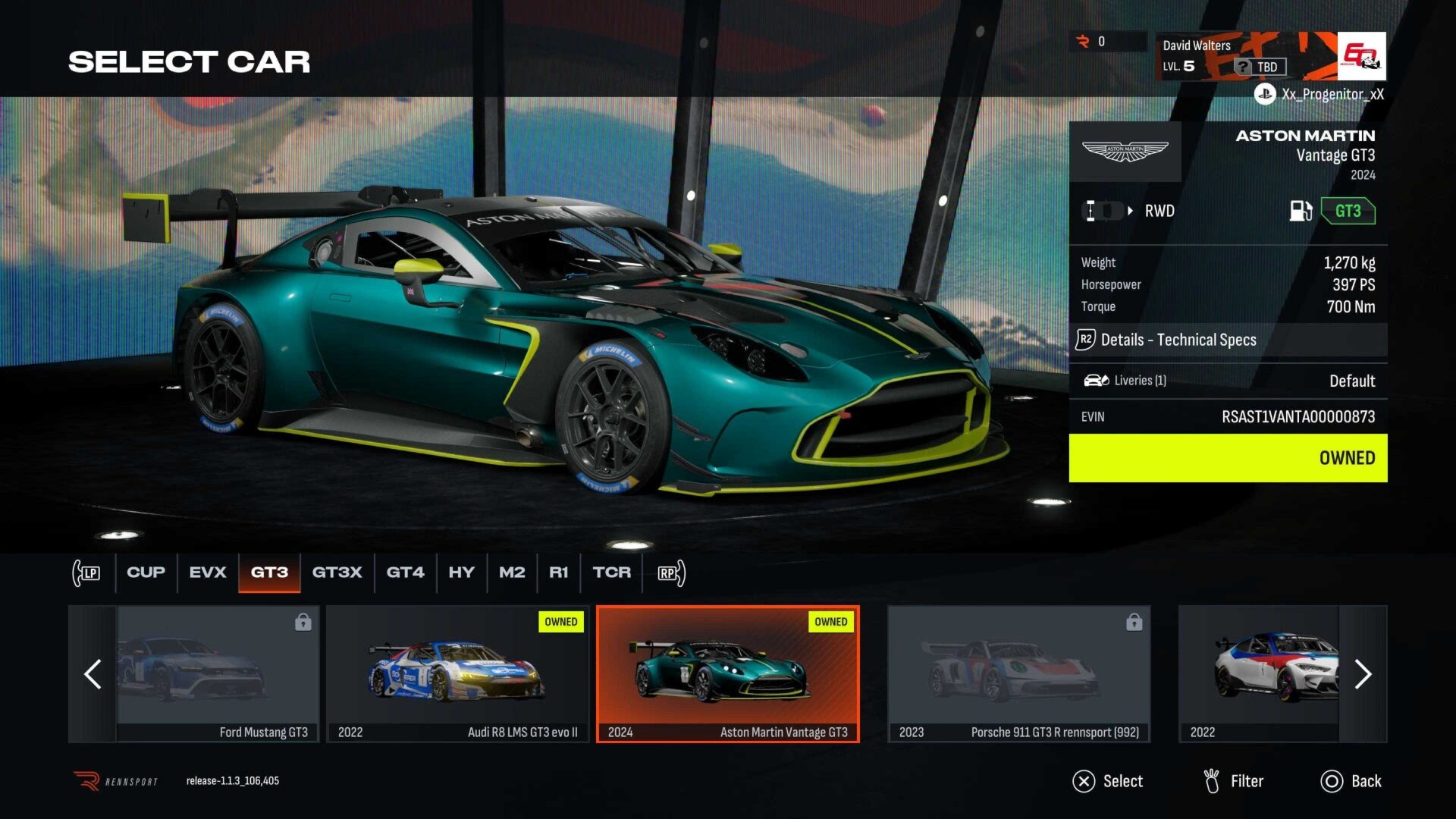Viewport: 1456px width, 819px height.
Task: Click the currency icon showing 0 balance
Action: 1081,42
